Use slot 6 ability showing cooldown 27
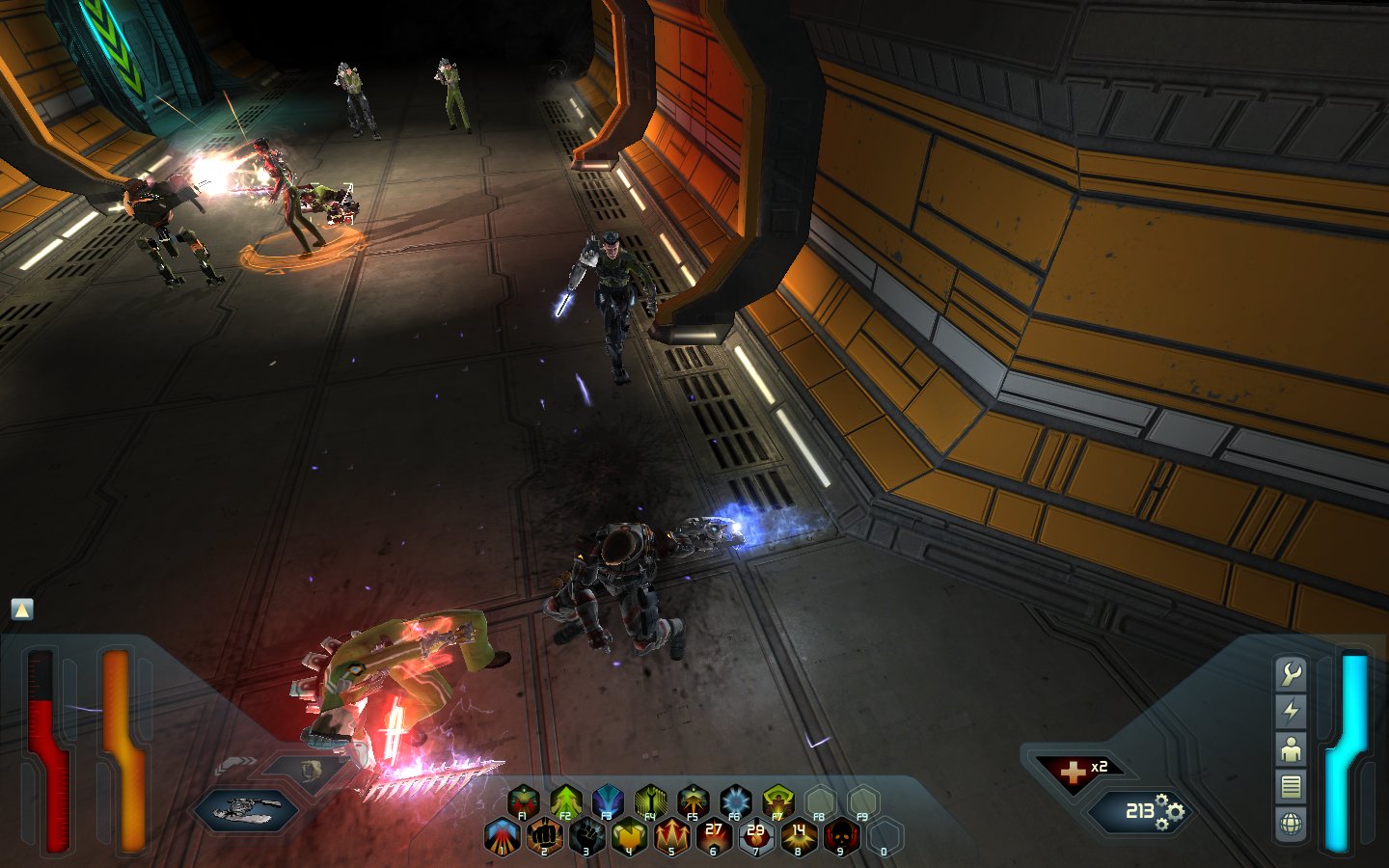The image size is (1389, 868). coord(714,835)
